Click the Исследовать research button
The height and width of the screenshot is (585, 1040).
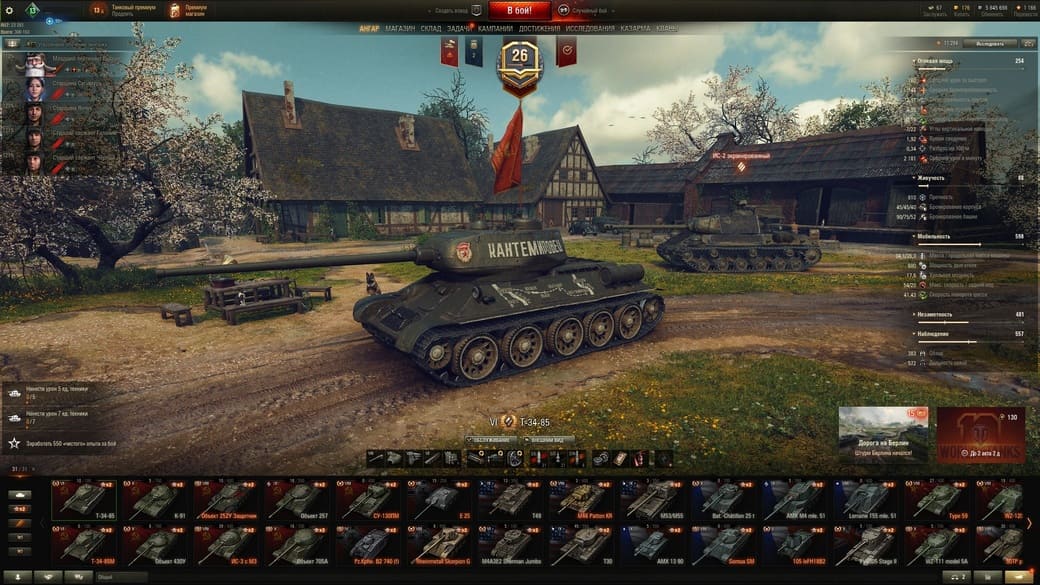994,44
